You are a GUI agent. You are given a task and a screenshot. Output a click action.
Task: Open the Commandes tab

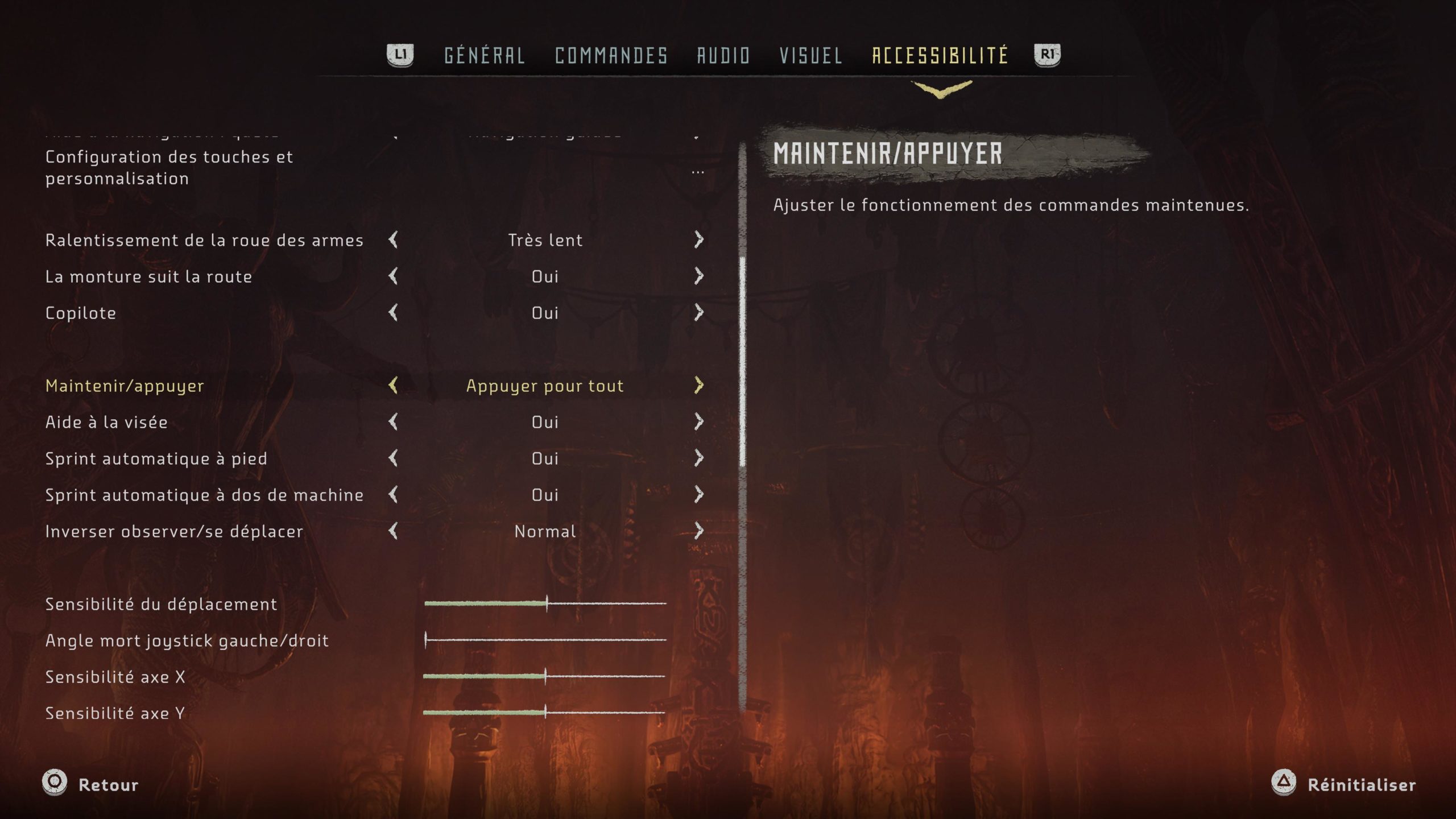(x=611, y=56)
